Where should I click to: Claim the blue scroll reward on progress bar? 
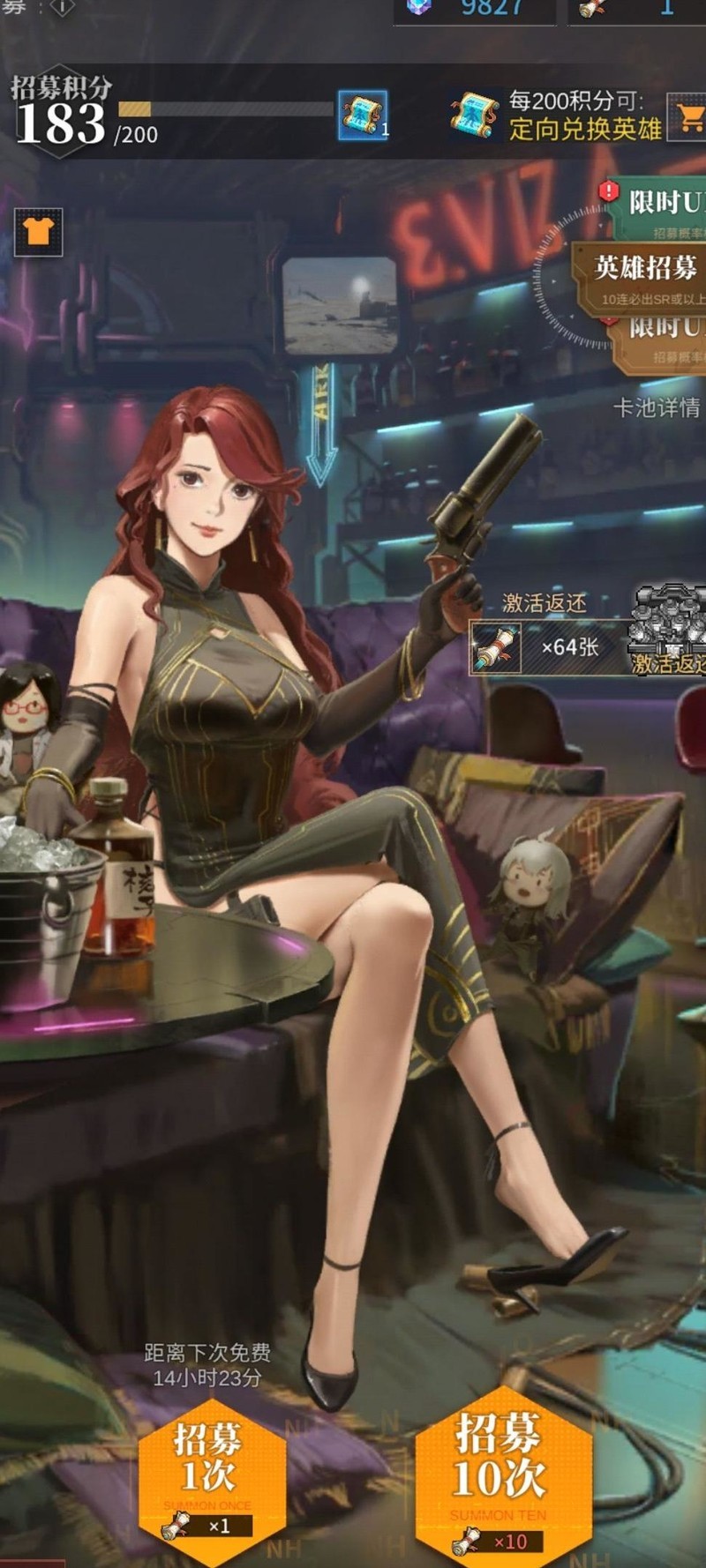click(362, 116)
